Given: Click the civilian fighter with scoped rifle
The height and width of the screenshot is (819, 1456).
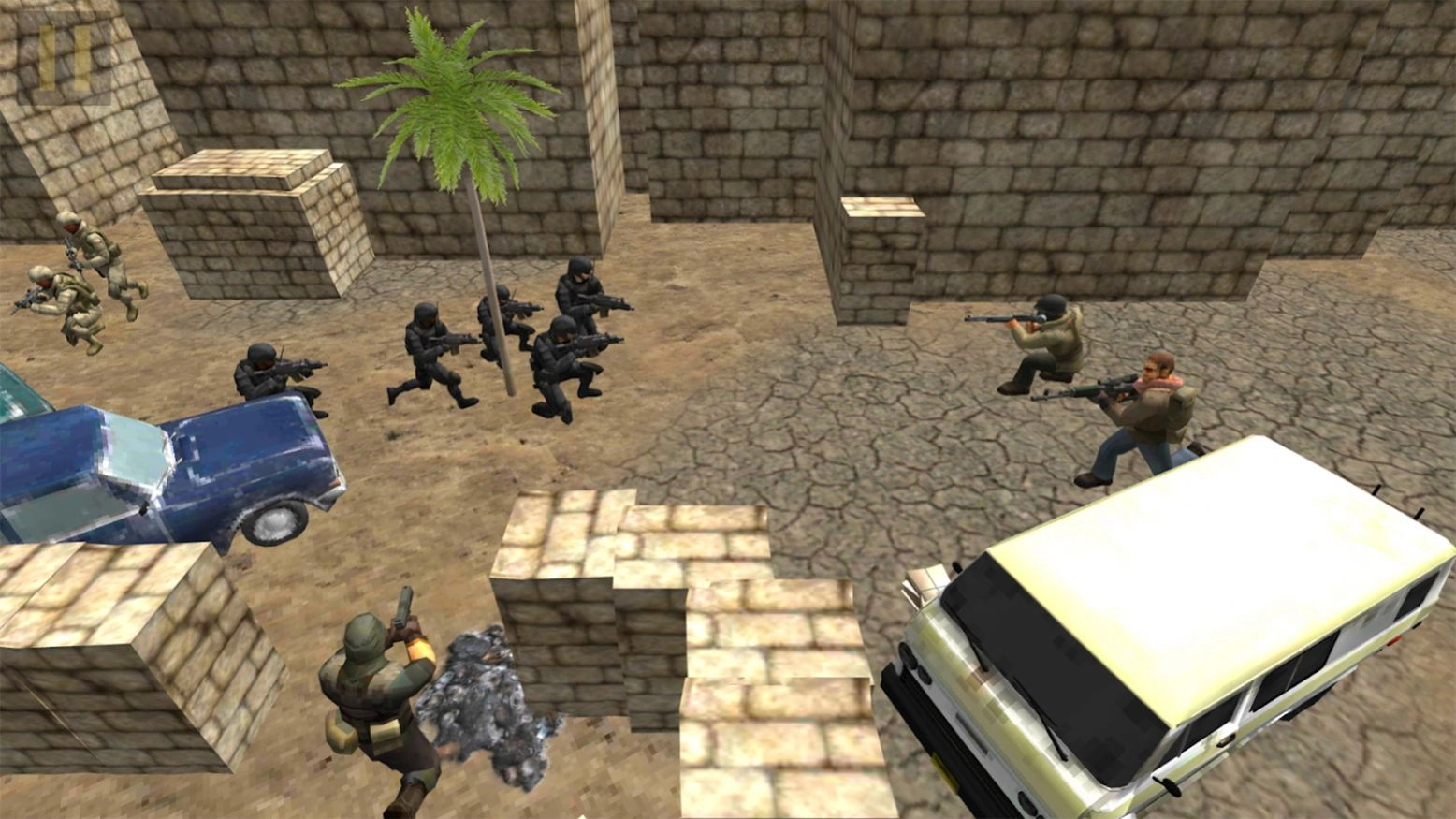Looking at the screenshot, I should coord(1142,412).
